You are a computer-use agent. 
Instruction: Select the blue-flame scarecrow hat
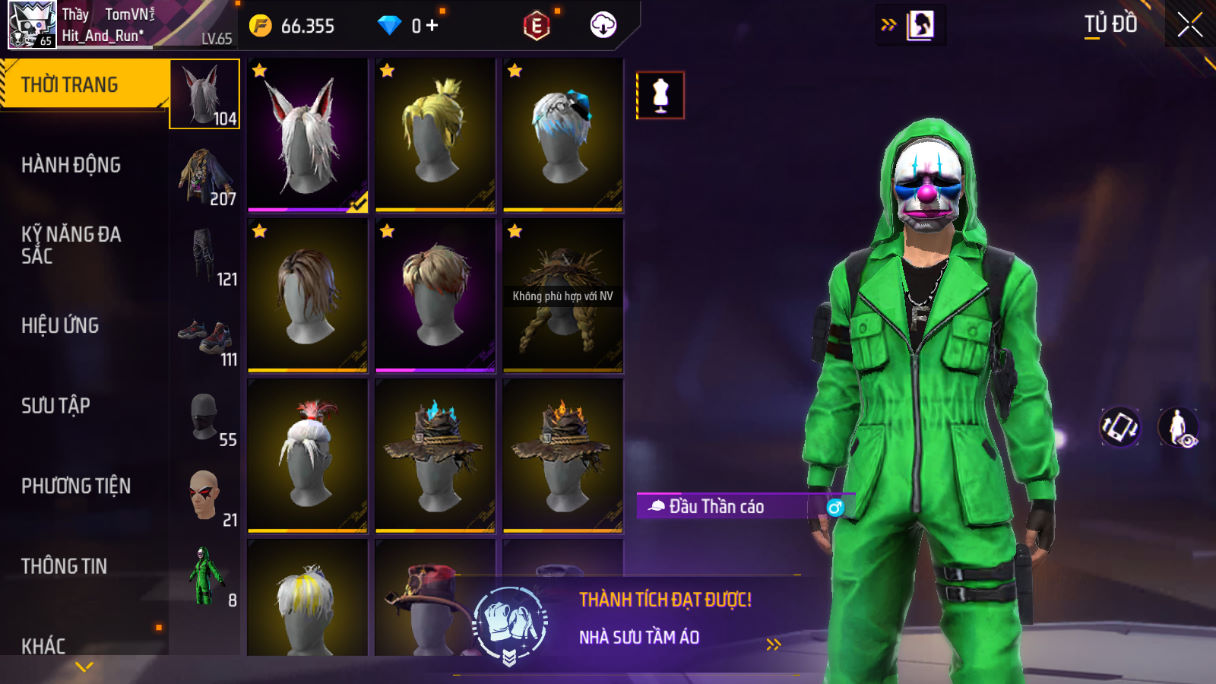pos(435,455)
